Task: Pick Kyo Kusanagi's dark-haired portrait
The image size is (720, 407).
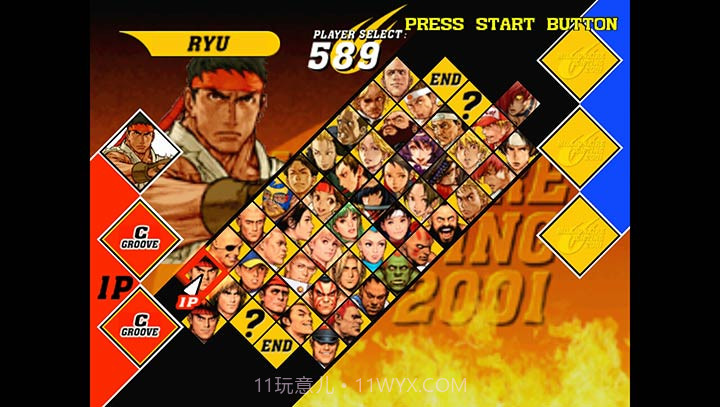Action: coord(515,152)
